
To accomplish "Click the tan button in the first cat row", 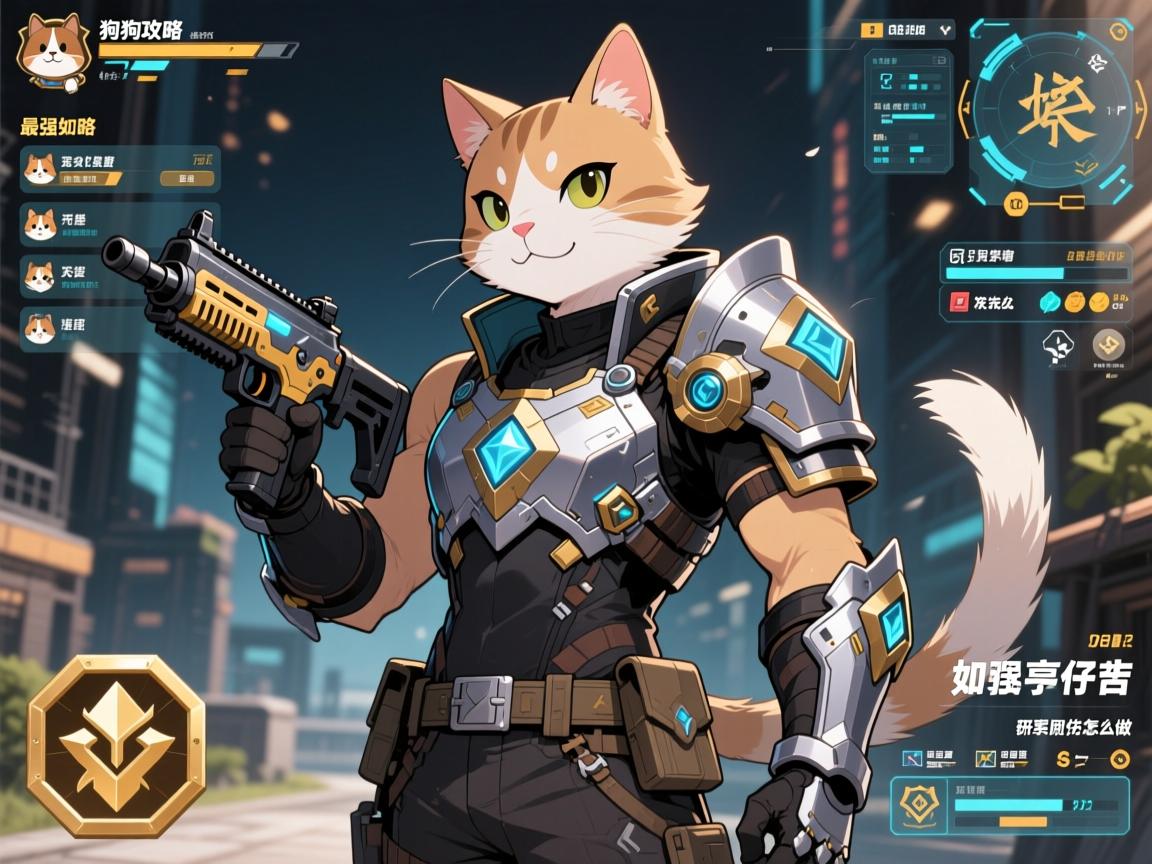I will pyautogui.click(x=187, y=179).
